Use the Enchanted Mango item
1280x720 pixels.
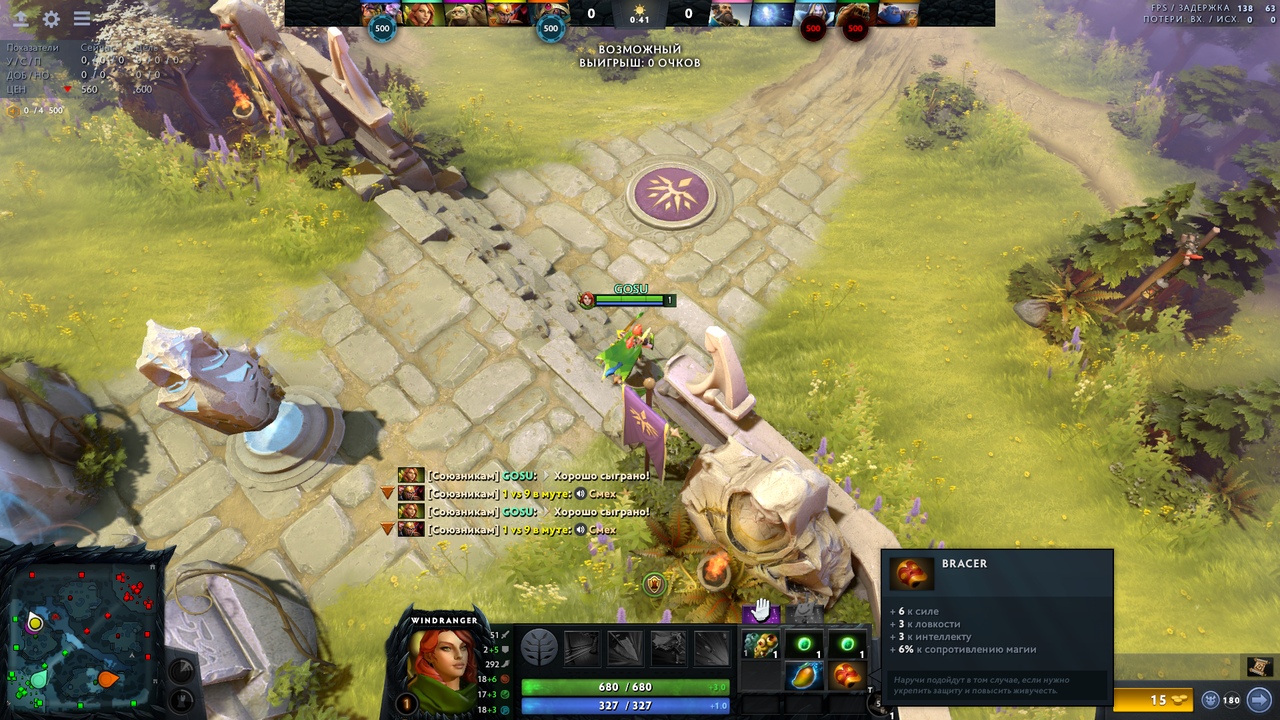804,677
